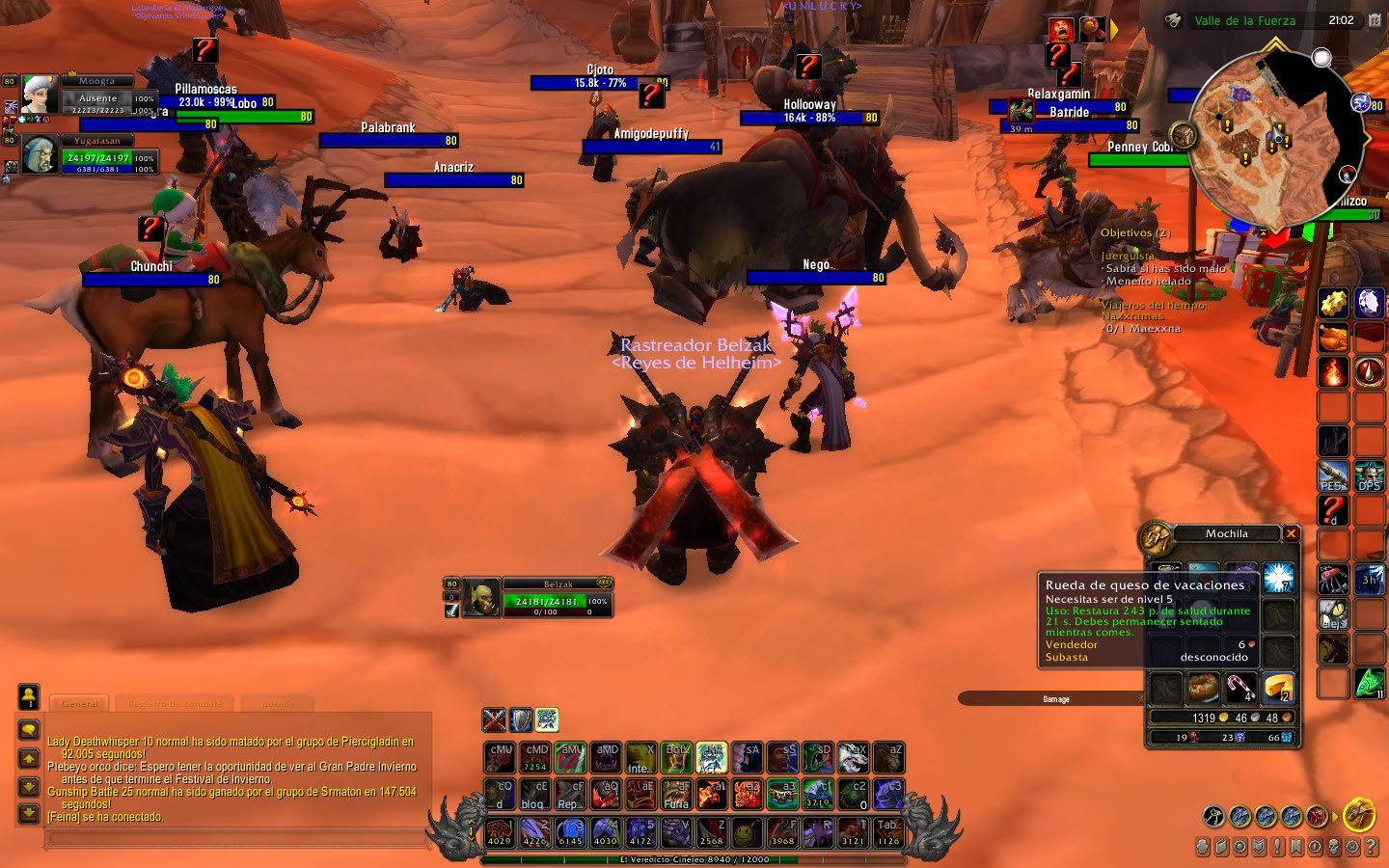Open the minimap
Image resolution: width=1389 pixels, height=868 pixels.
tap(1273, 135)
